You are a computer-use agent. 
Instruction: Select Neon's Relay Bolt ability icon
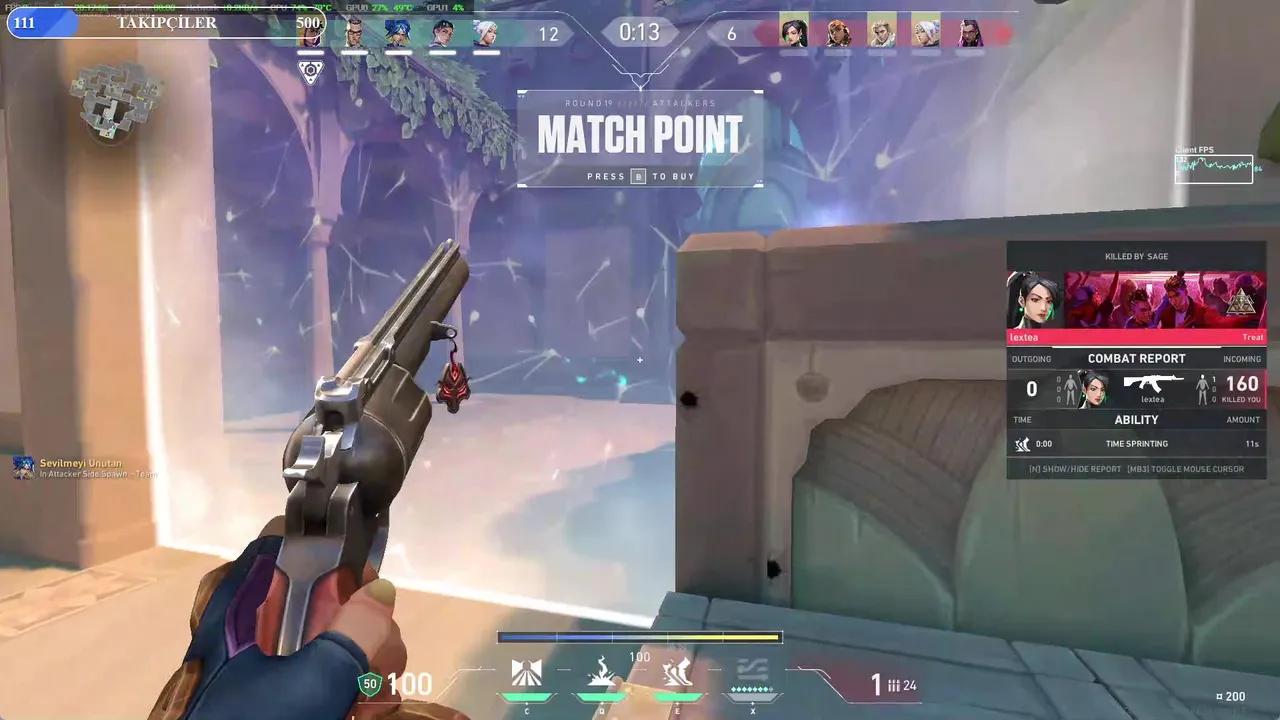(x=602, y=670)
